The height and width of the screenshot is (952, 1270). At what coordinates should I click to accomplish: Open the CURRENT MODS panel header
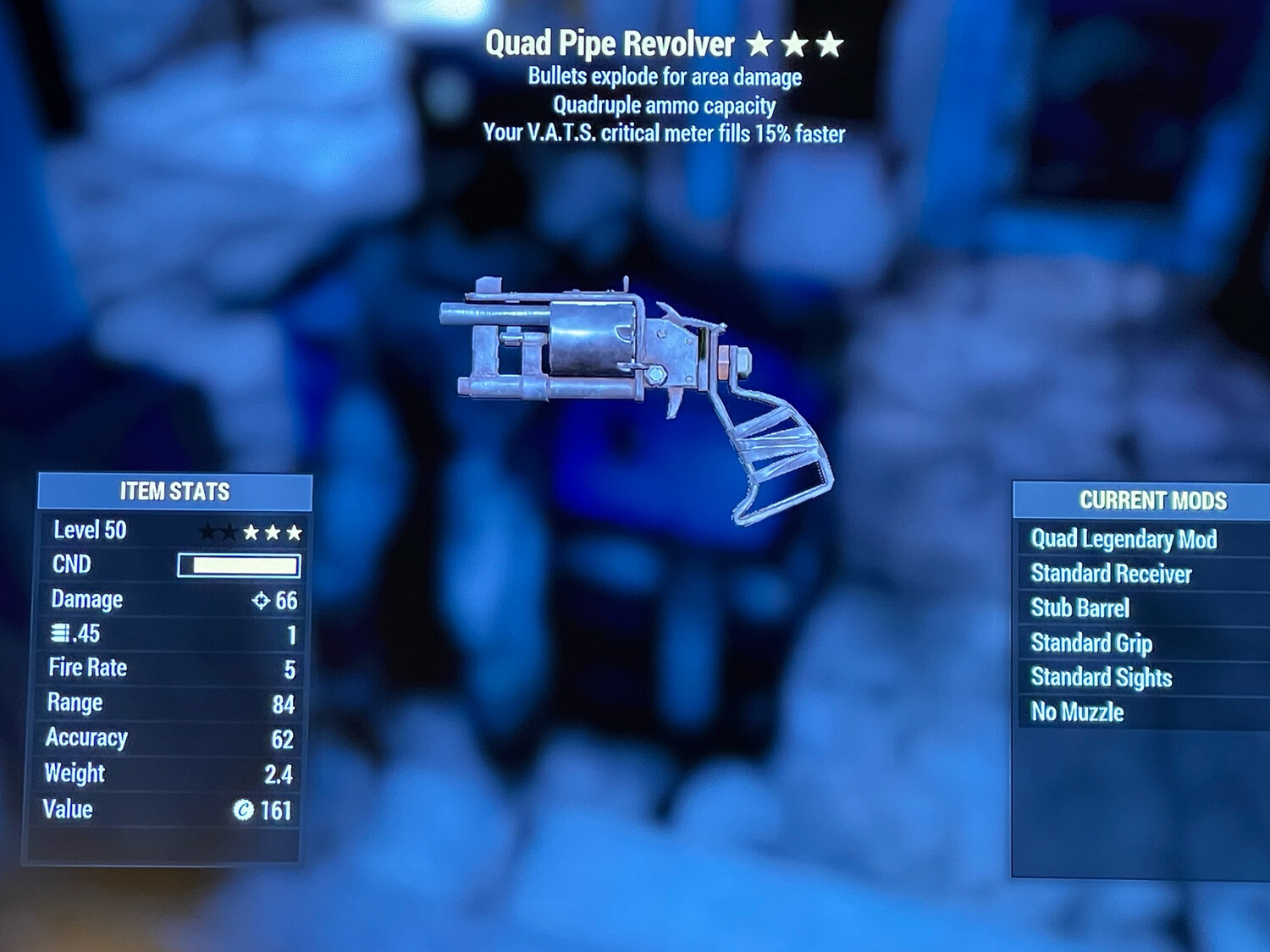coord(1152,500)
